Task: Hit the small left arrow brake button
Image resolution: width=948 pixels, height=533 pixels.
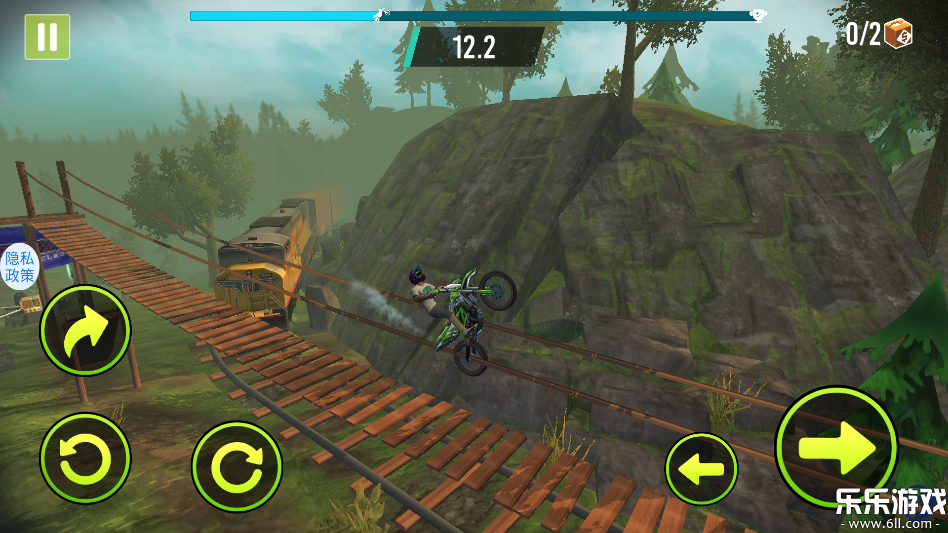Action: click(701, 468)
